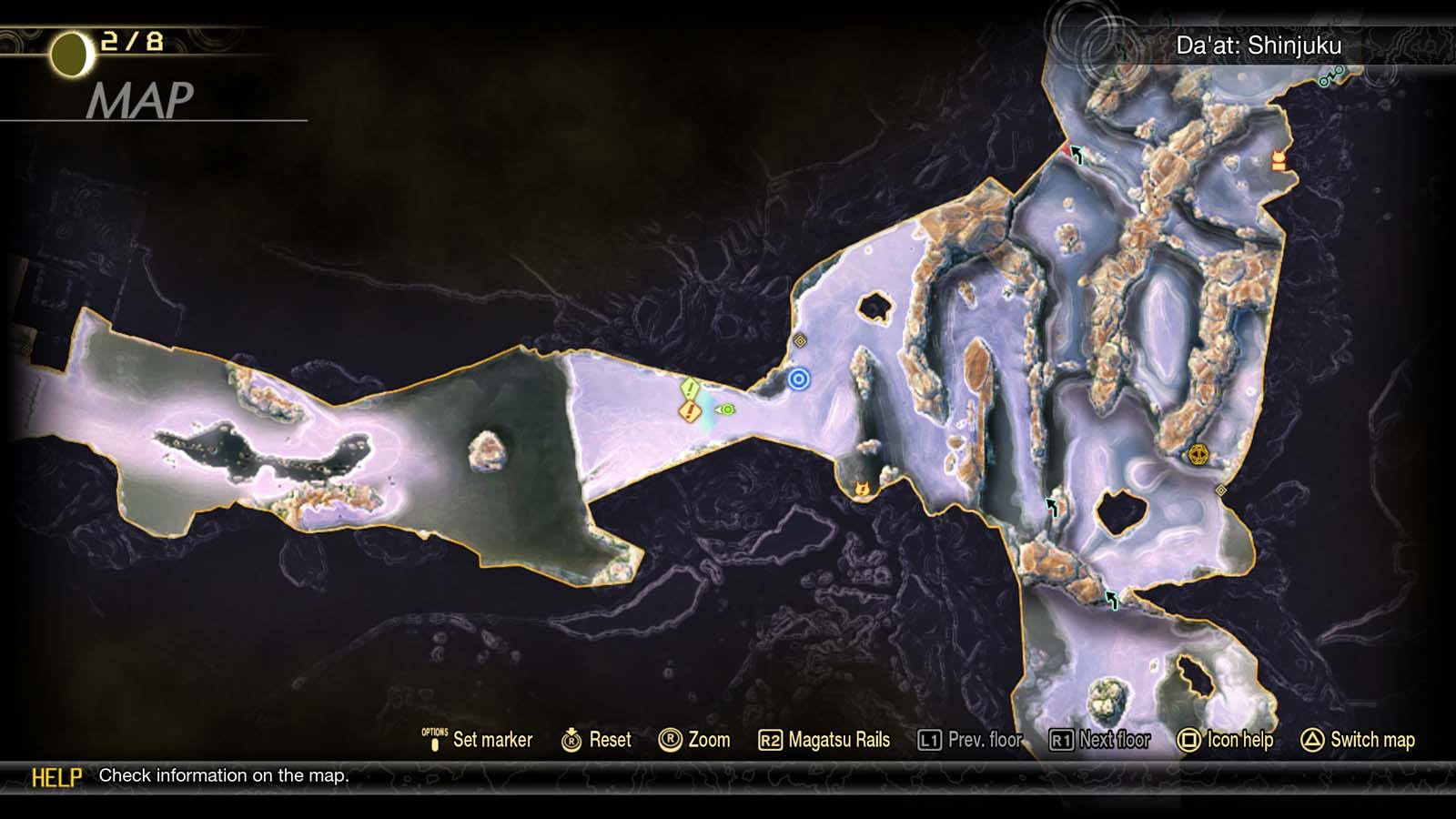This screenshot has height=819, width=1456.
Task: Click the Prev. floor option
Action: click(970, 740)
